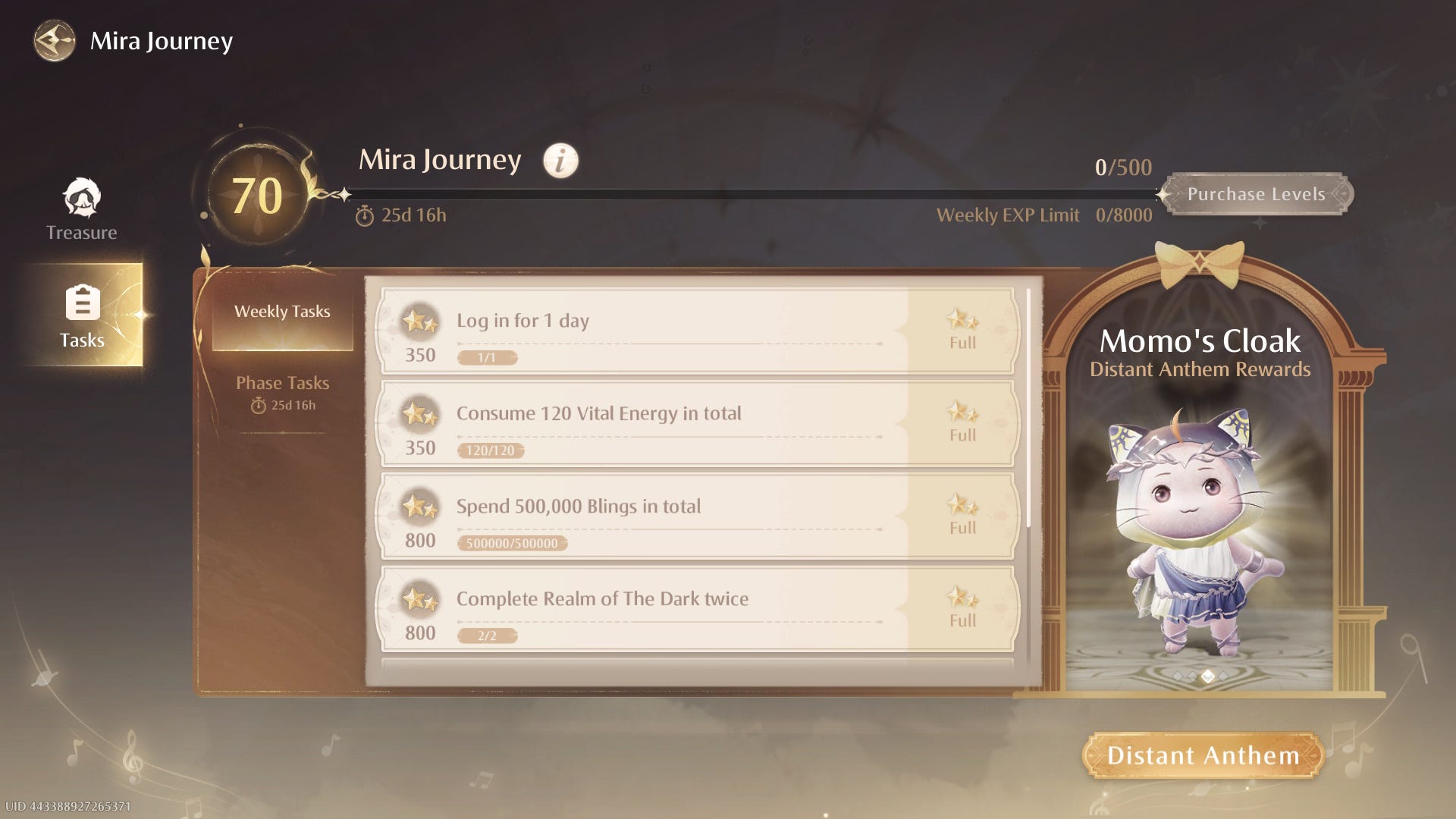The image size is (1456, 819).
Task: Open the Mira Journey info icon
Action: 560,161
